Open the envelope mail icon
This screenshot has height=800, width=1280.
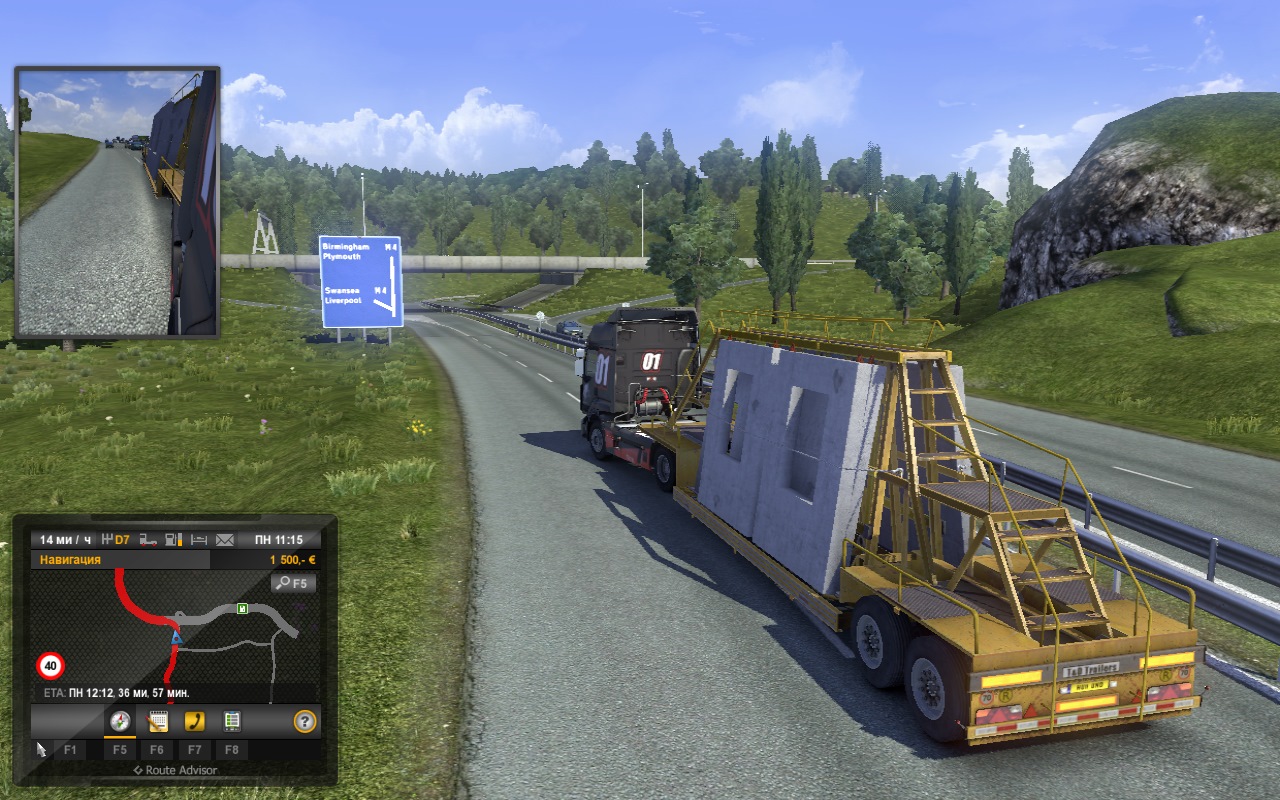click(x=225, y=540)
